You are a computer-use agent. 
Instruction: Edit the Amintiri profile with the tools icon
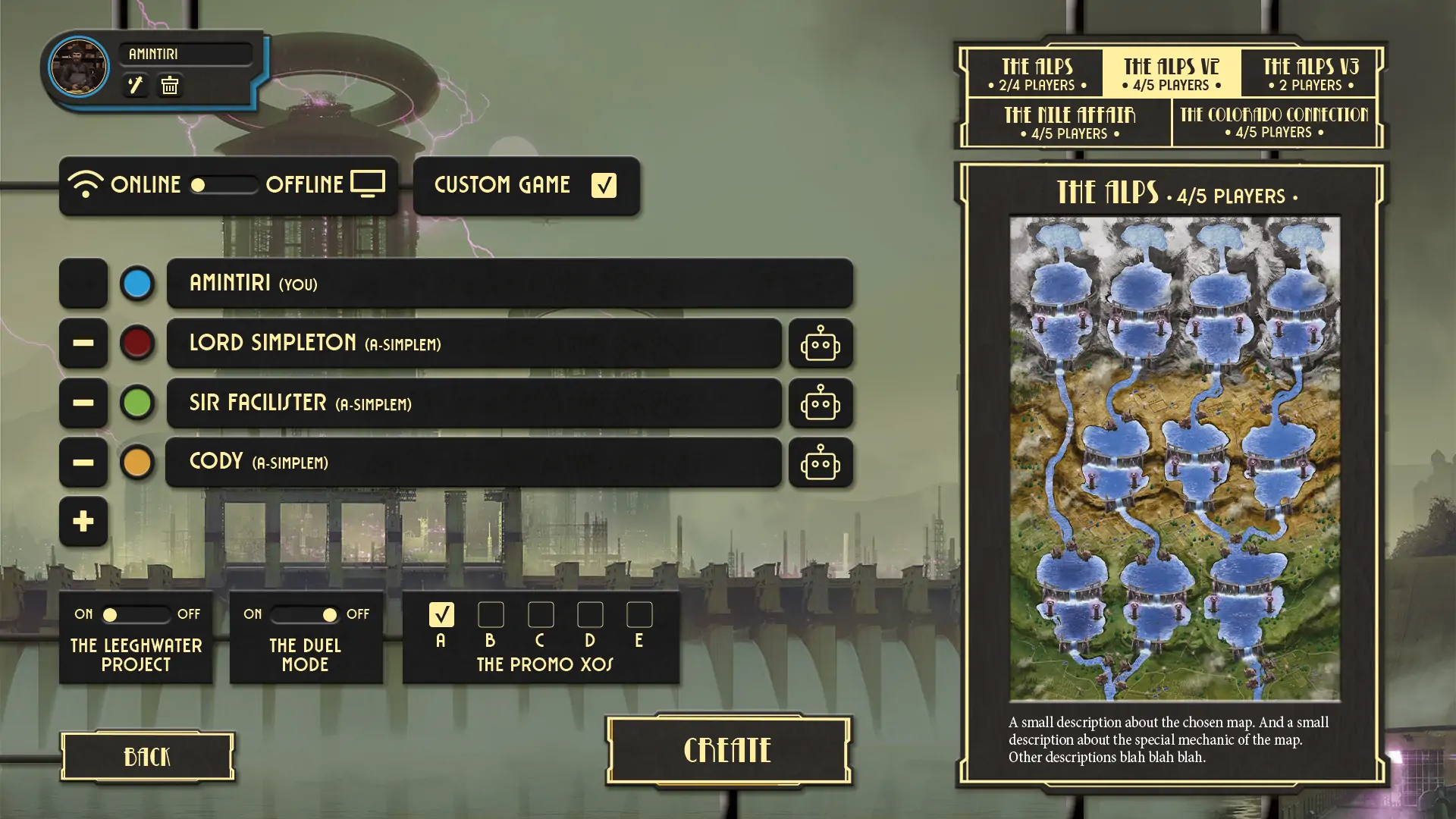click(136, 85)
